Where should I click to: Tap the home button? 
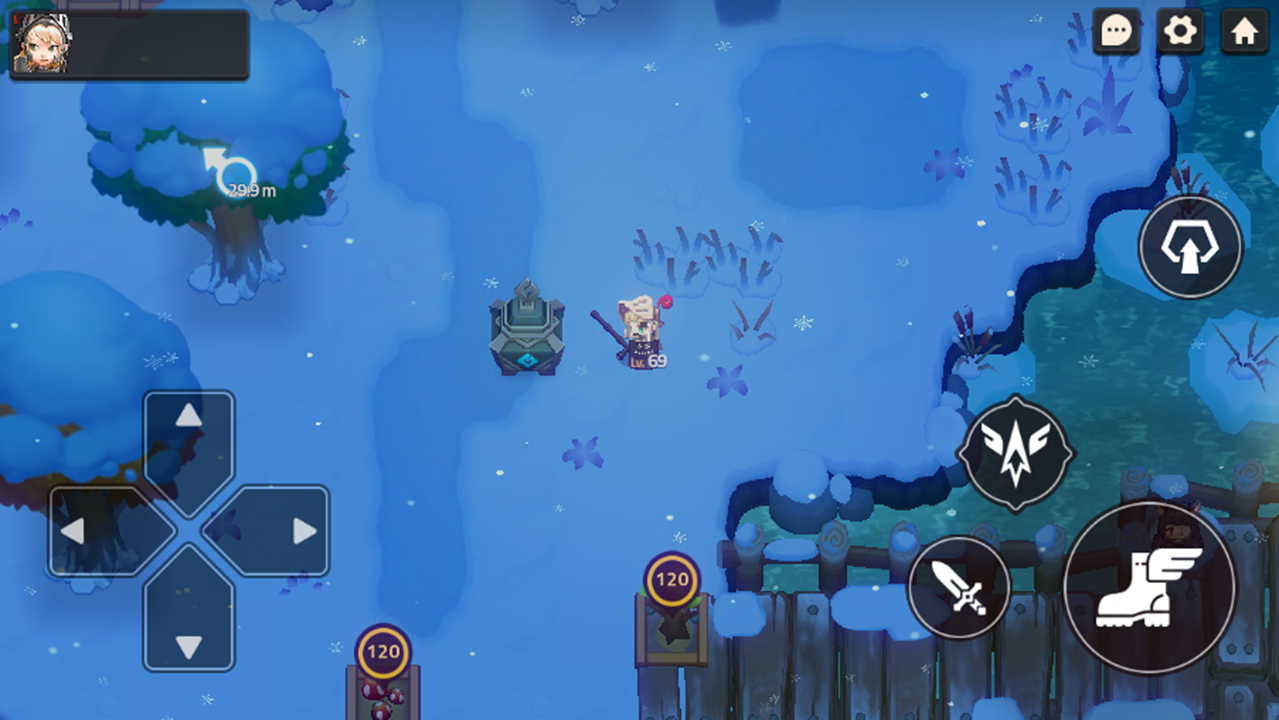point(1244,32)
